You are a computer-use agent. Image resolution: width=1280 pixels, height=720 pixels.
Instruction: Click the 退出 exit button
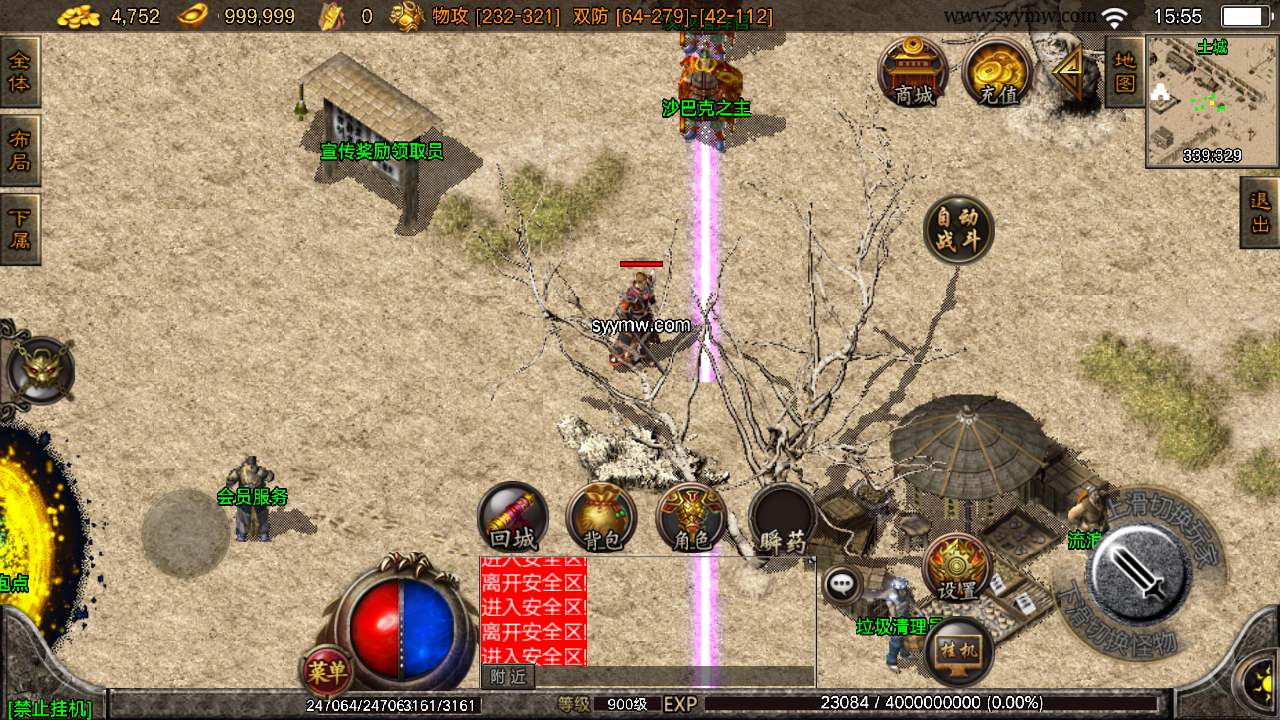1260,212
